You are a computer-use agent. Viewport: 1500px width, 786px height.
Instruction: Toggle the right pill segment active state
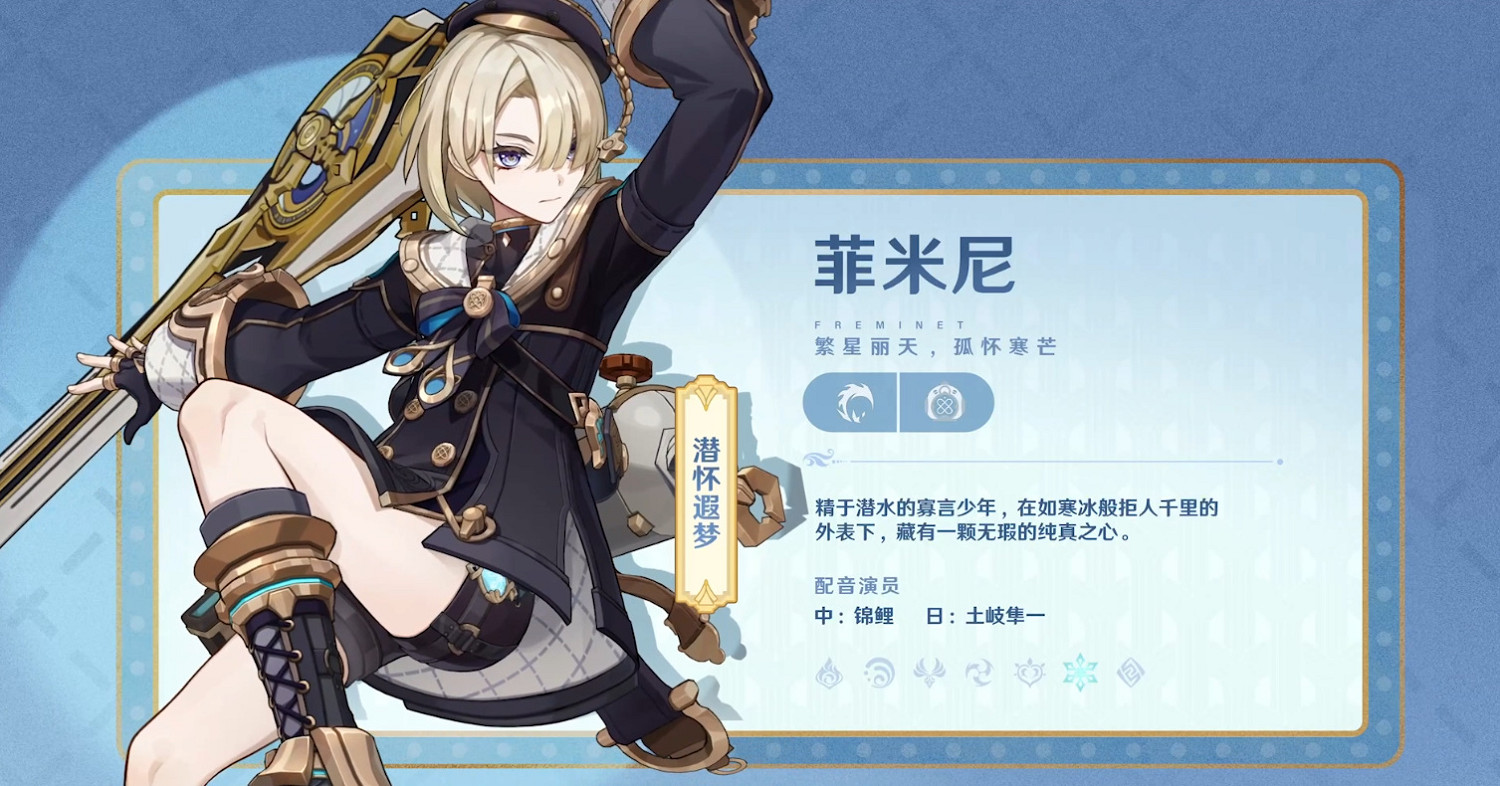[946, 402]
